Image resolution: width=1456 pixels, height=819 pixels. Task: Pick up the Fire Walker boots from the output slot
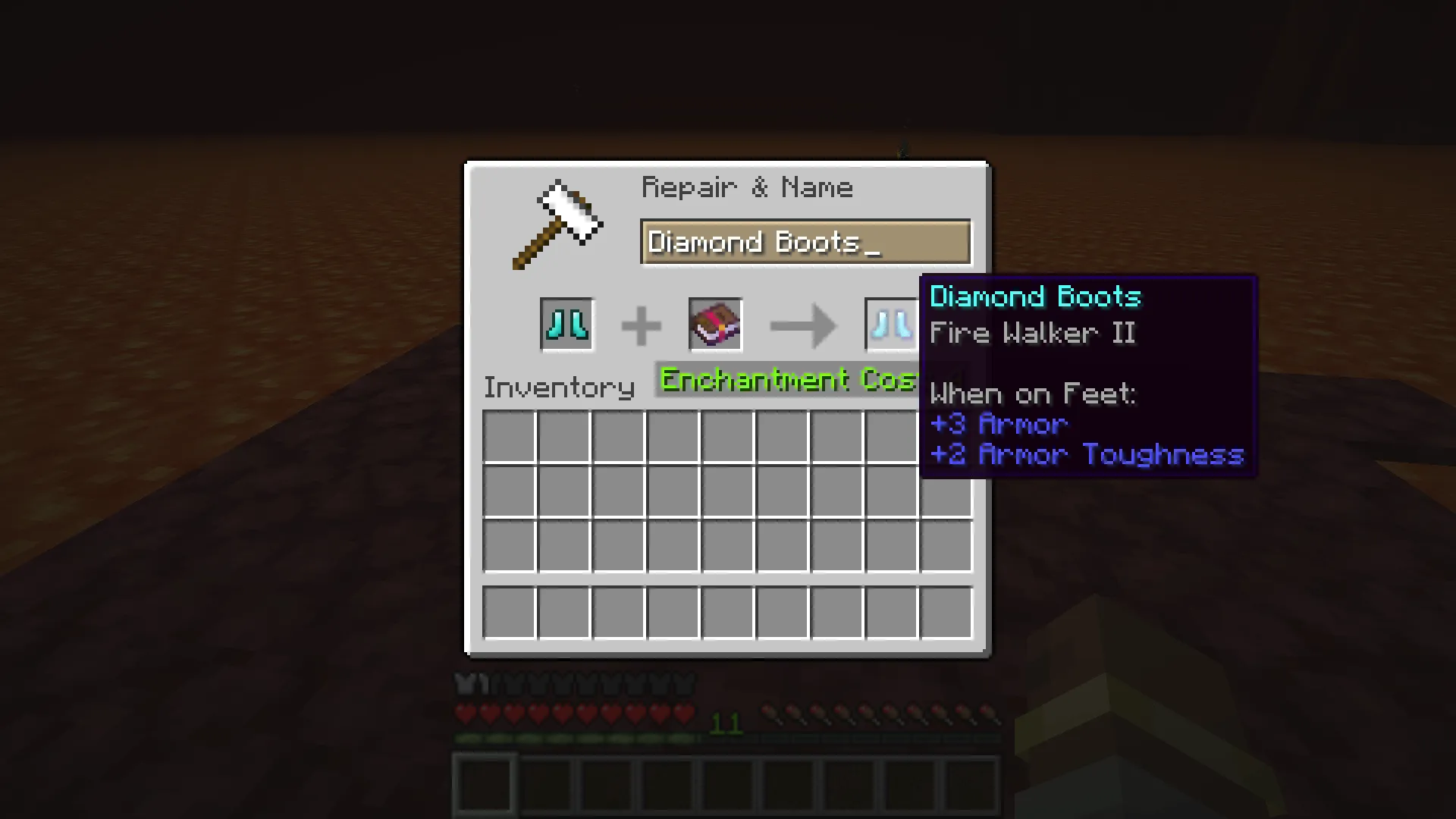click(x=891, y=325)
